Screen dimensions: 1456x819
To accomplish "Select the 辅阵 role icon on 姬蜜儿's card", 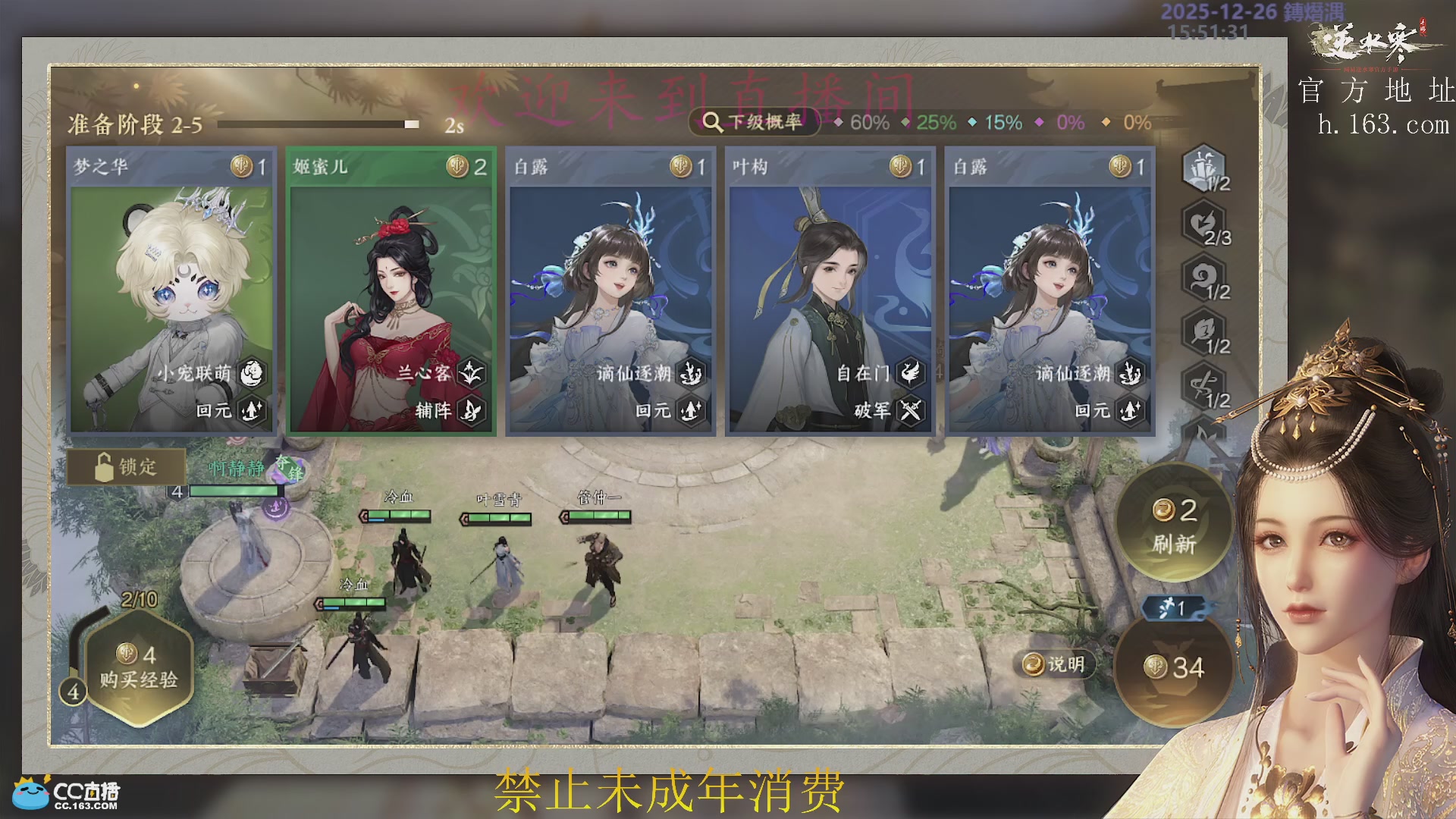I will coord(472,411).
